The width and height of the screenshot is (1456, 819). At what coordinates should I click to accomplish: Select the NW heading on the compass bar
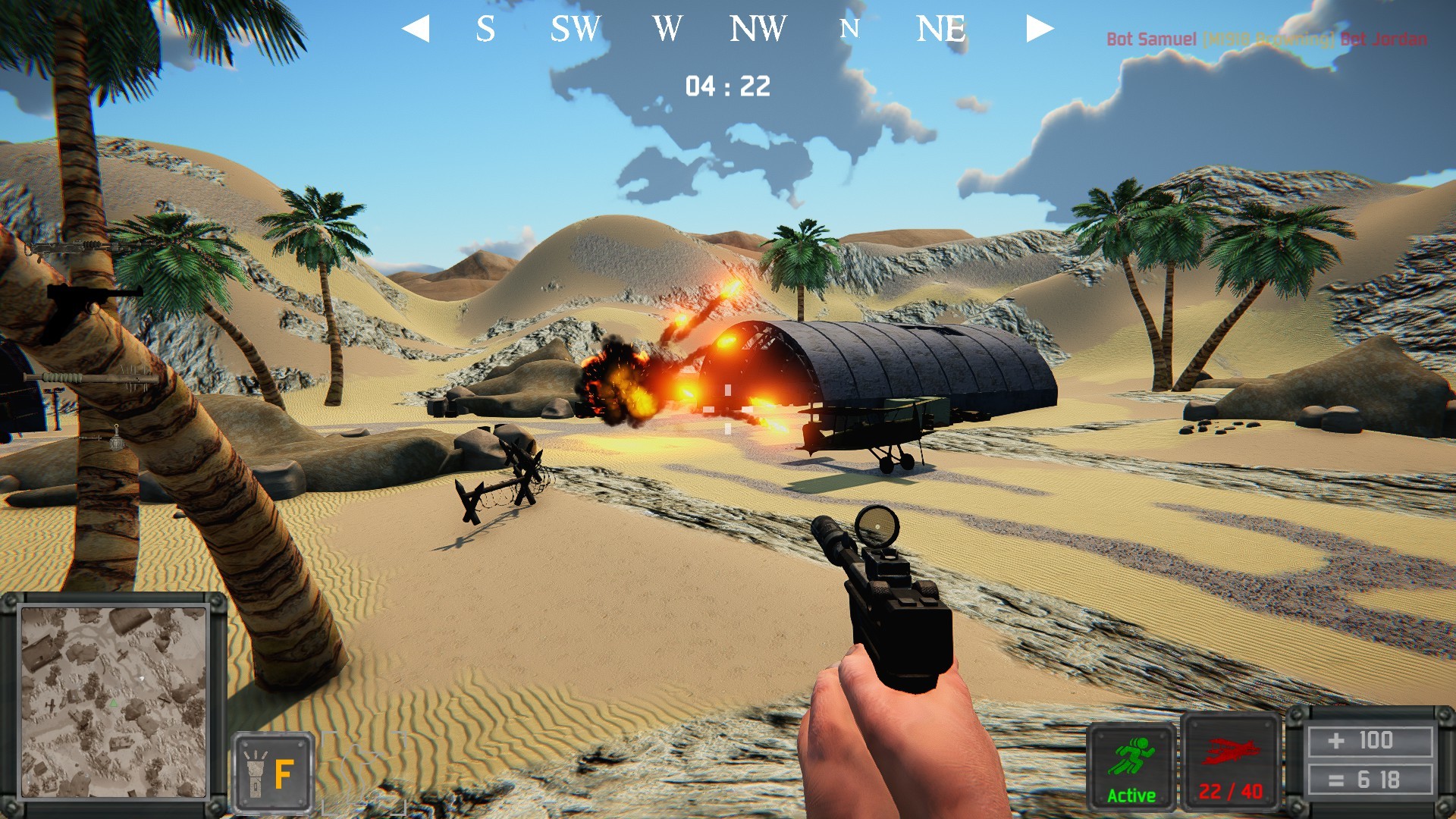[x=758, y=29]
